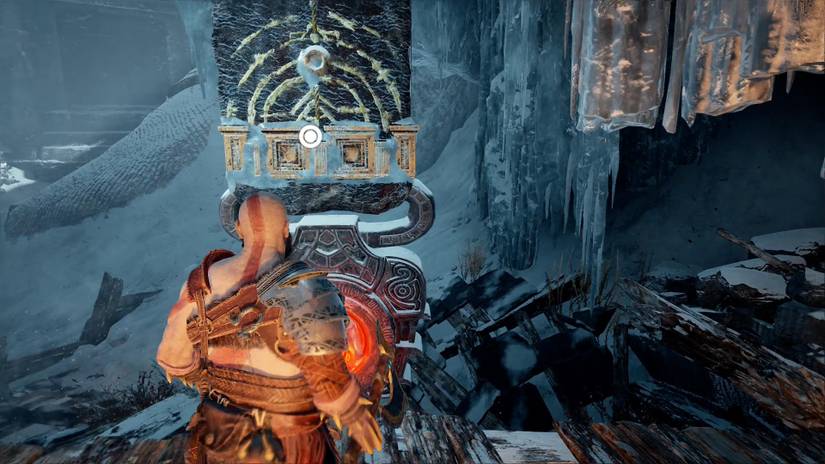Click the white circular interaction marker
825x464 pixels.
(311, 136)
